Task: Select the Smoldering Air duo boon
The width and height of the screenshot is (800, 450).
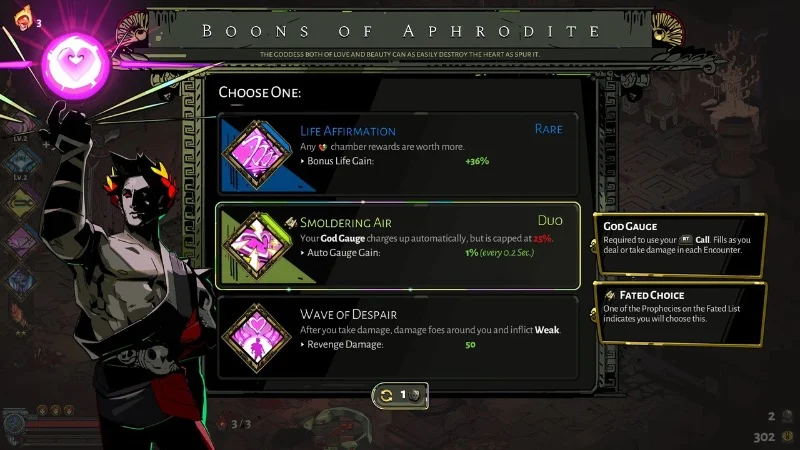Action: click(398, 246)
